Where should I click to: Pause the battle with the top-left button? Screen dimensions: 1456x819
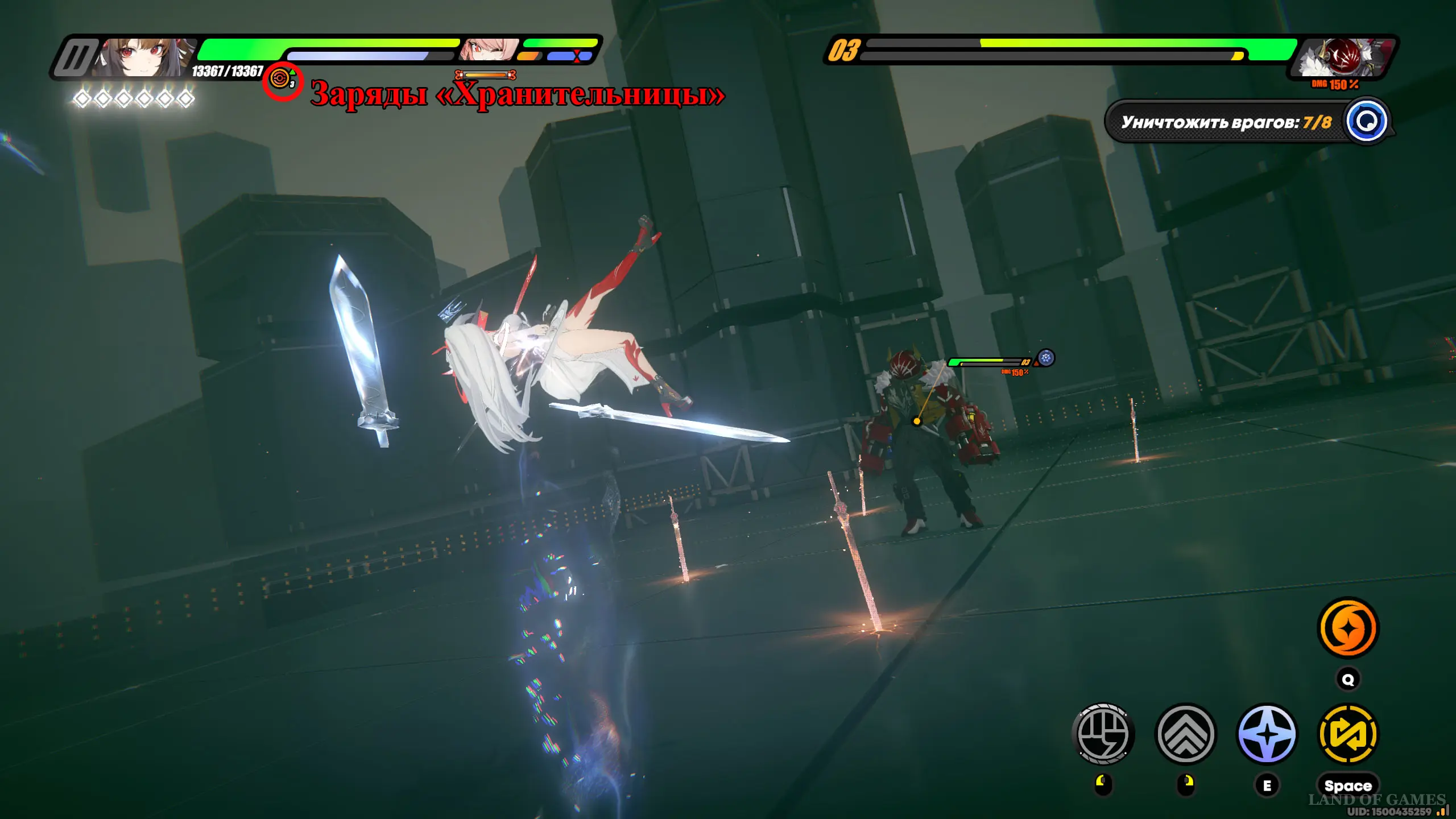[x=74, y=57]
